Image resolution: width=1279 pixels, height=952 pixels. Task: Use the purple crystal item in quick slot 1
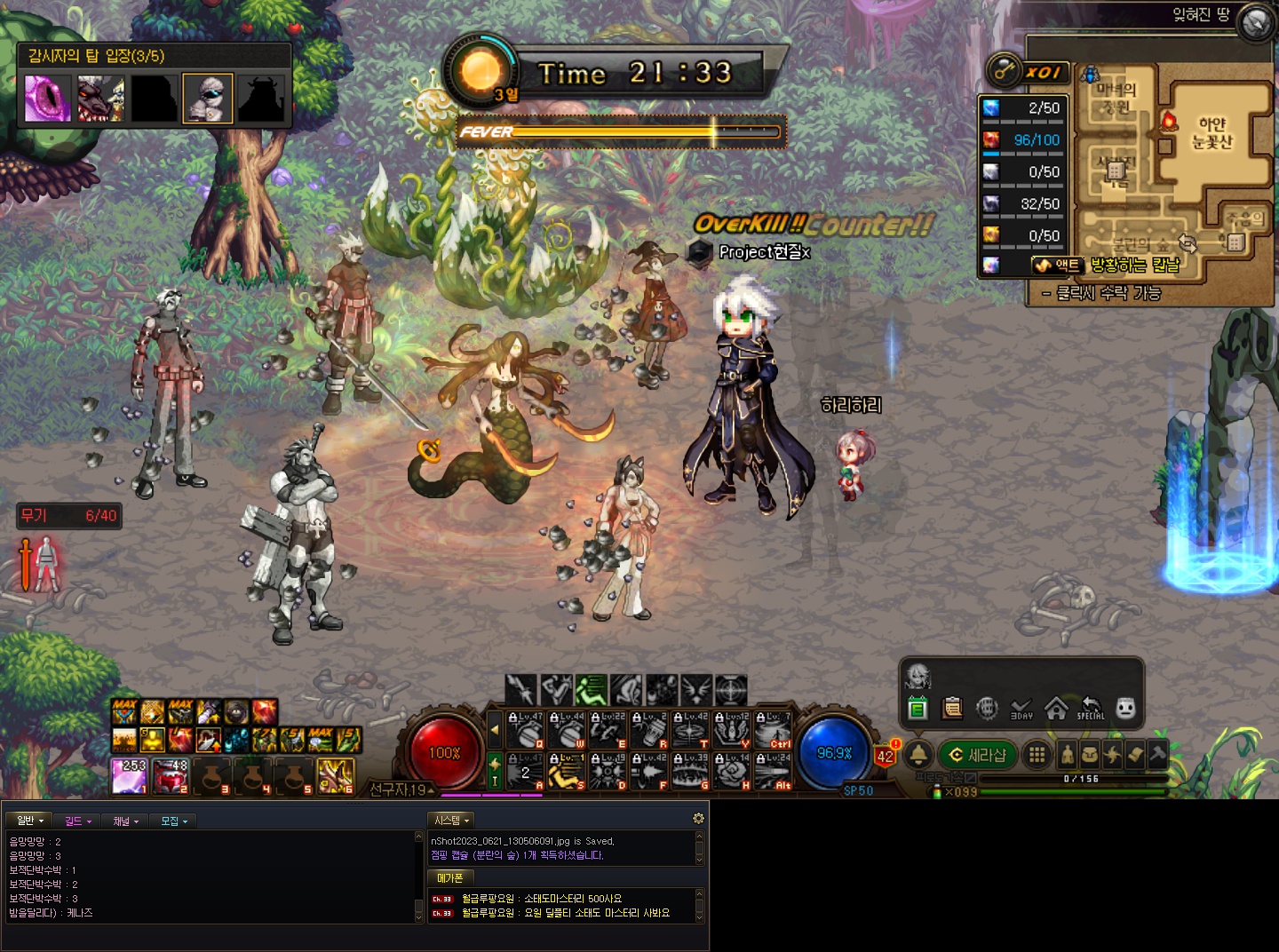pyautogui.click(x=130, y=776)
